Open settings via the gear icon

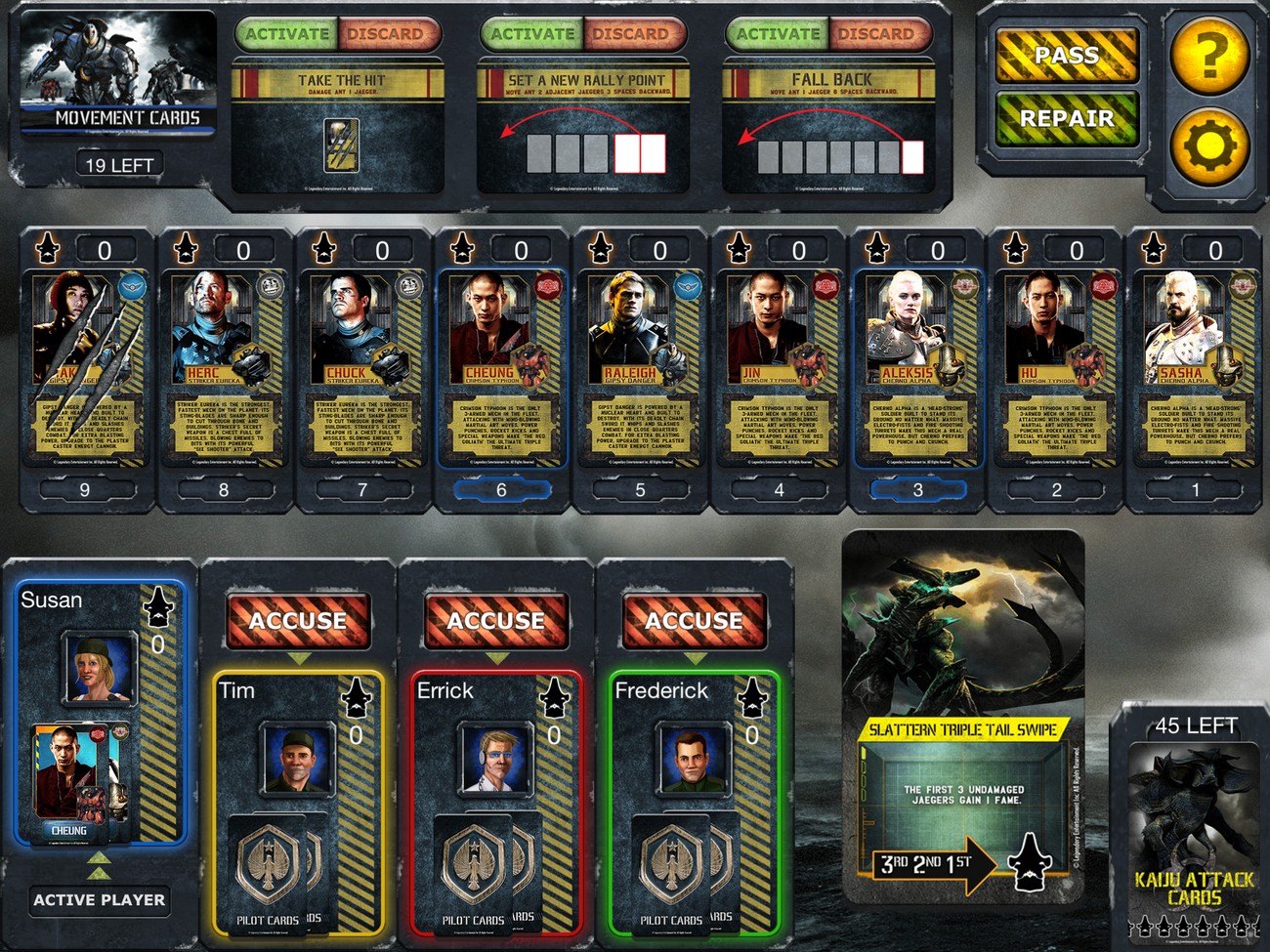(1209, 146)
